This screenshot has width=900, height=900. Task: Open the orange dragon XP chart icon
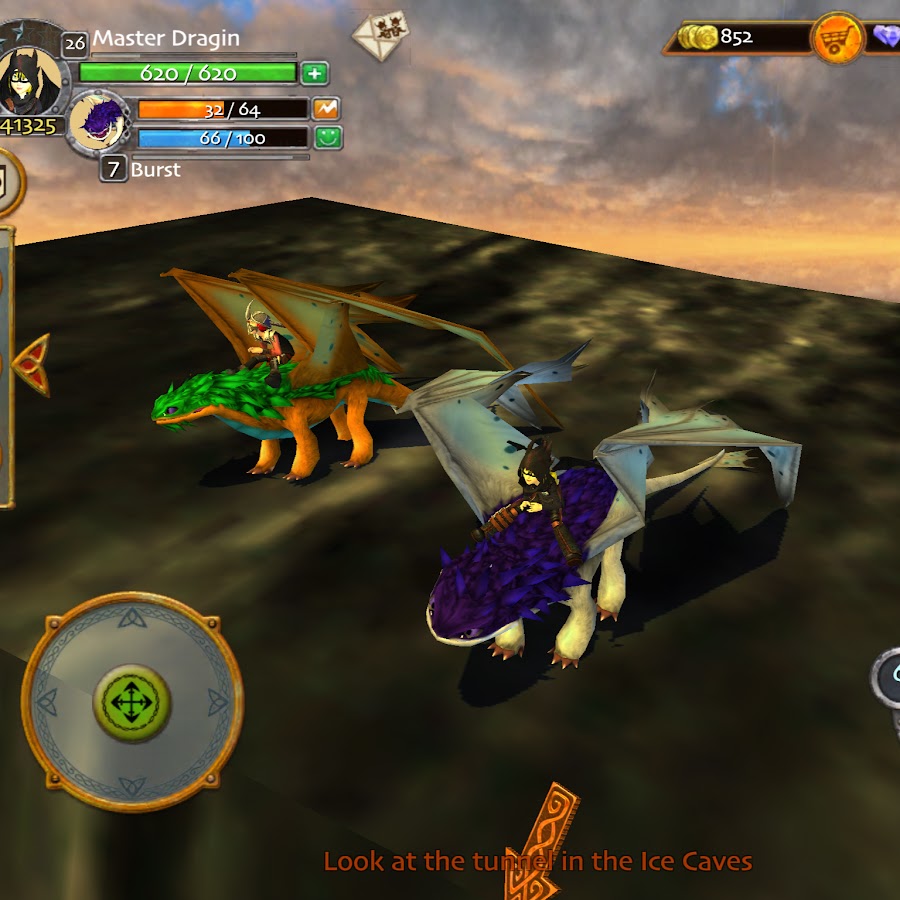tap(327, 109)
